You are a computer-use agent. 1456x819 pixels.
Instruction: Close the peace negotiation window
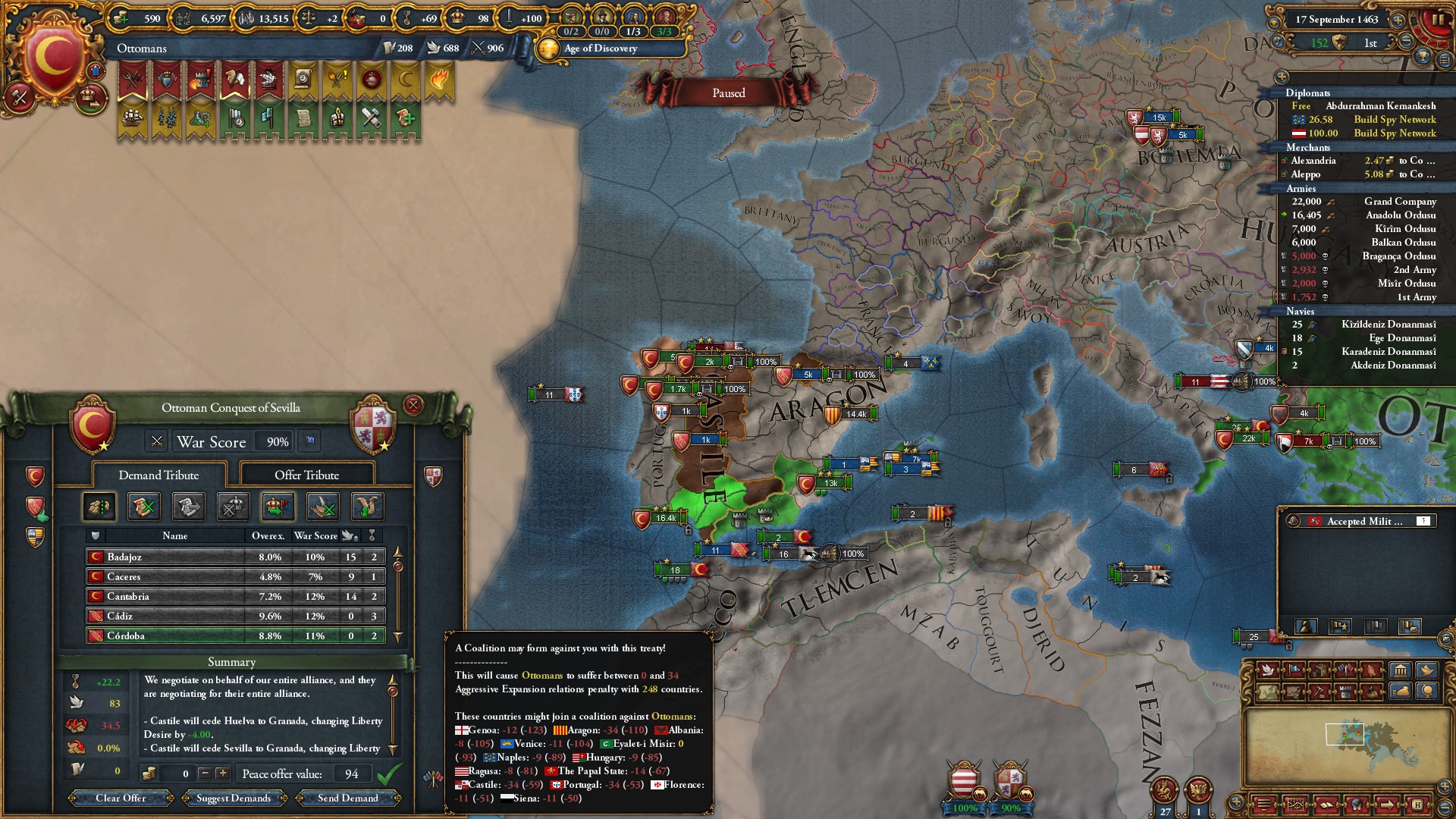point(413,405)
